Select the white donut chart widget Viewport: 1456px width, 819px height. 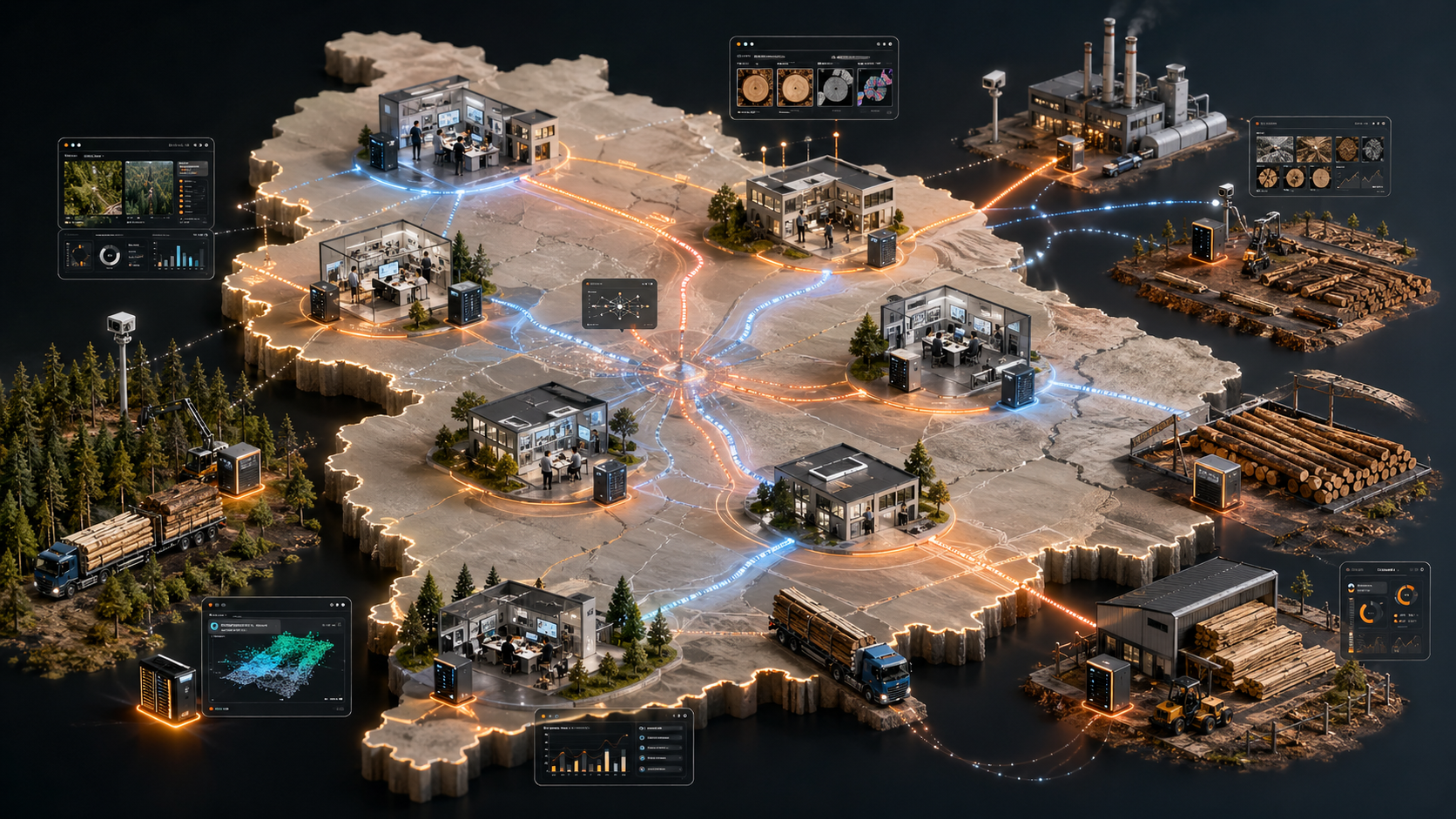pos(110,256)
